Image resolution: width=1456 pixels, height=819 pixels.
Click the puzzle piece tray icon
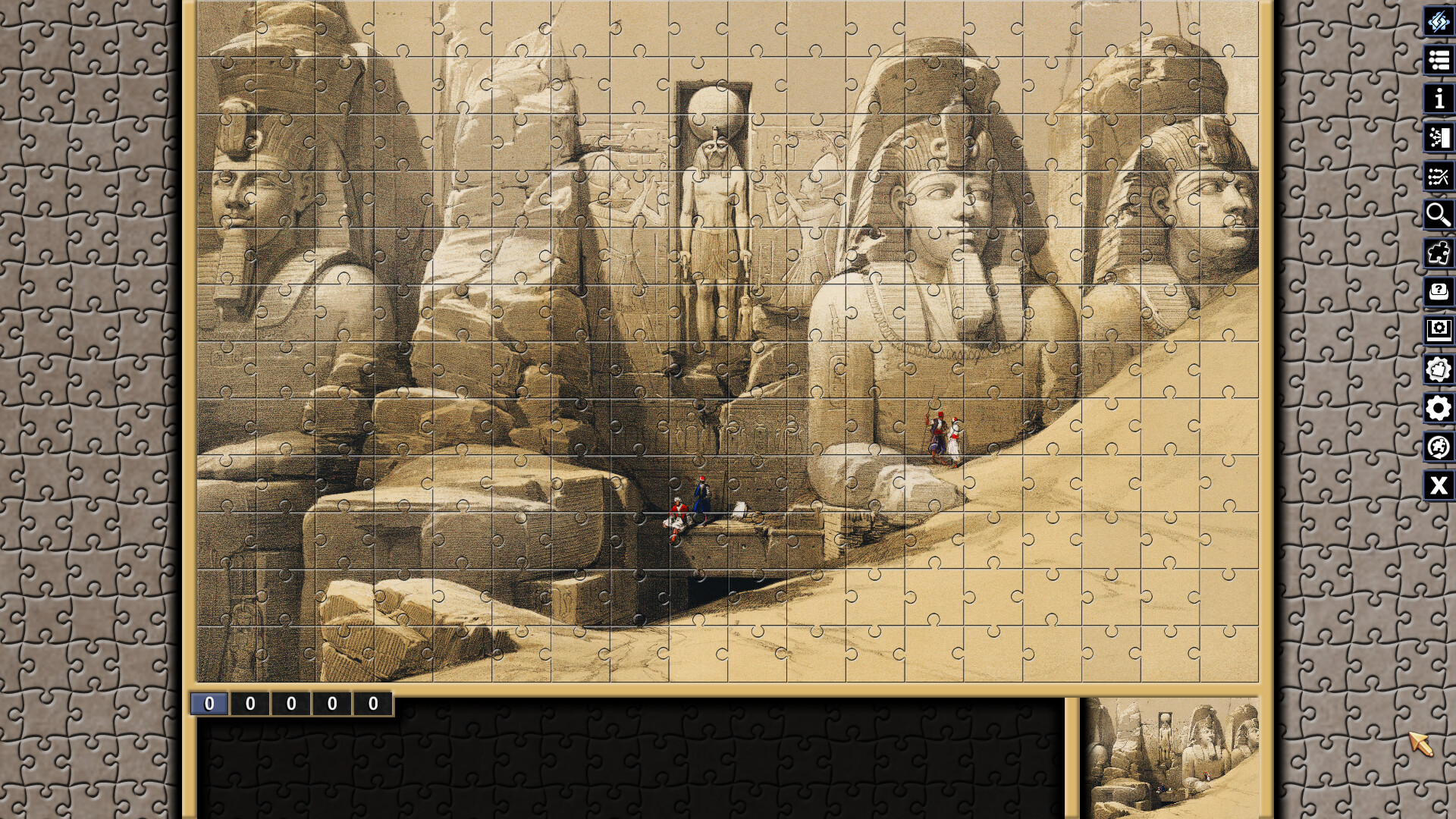[1438, 254]
